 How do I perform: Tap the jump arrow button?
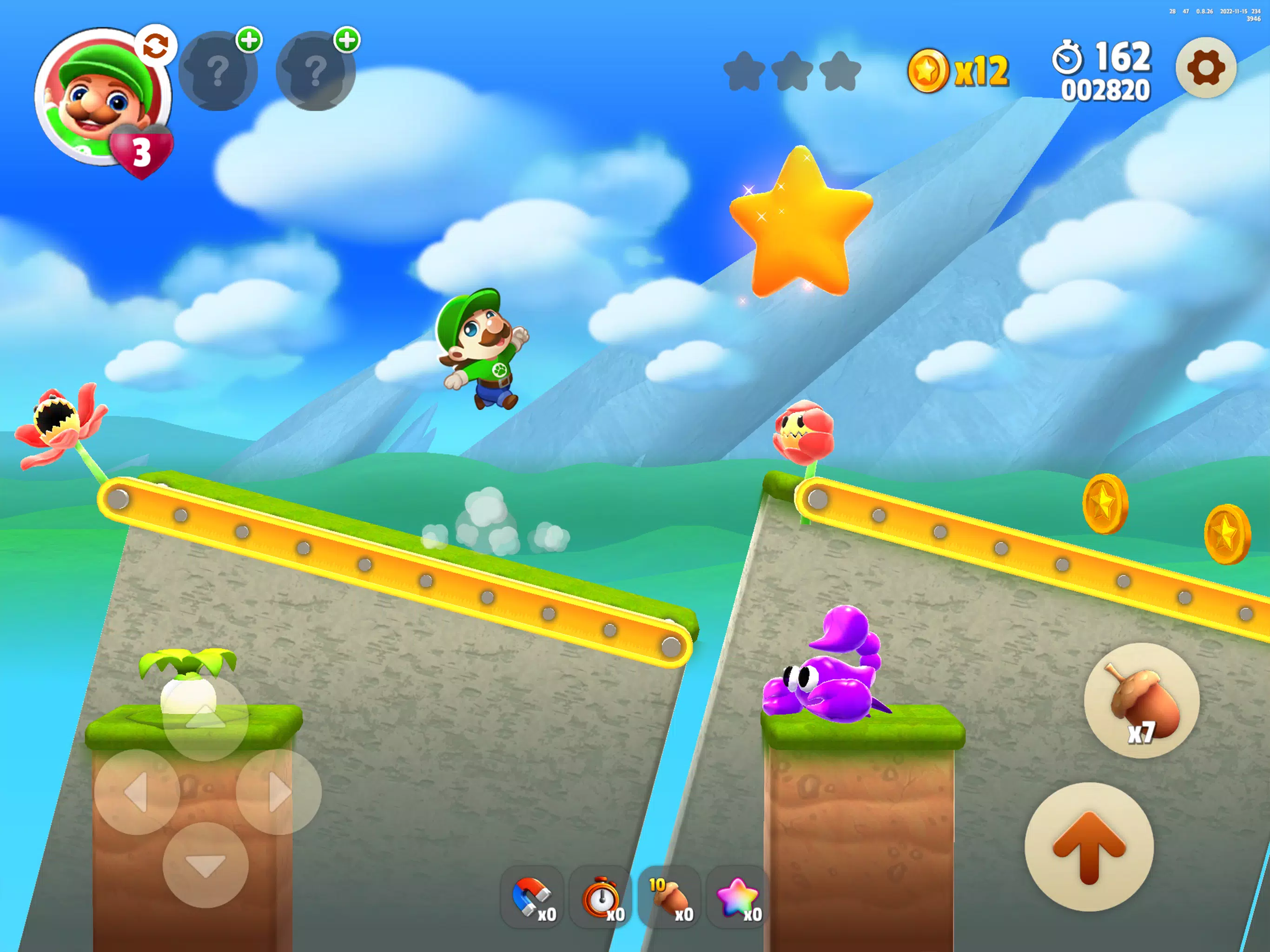click(x=1089, y=846)
